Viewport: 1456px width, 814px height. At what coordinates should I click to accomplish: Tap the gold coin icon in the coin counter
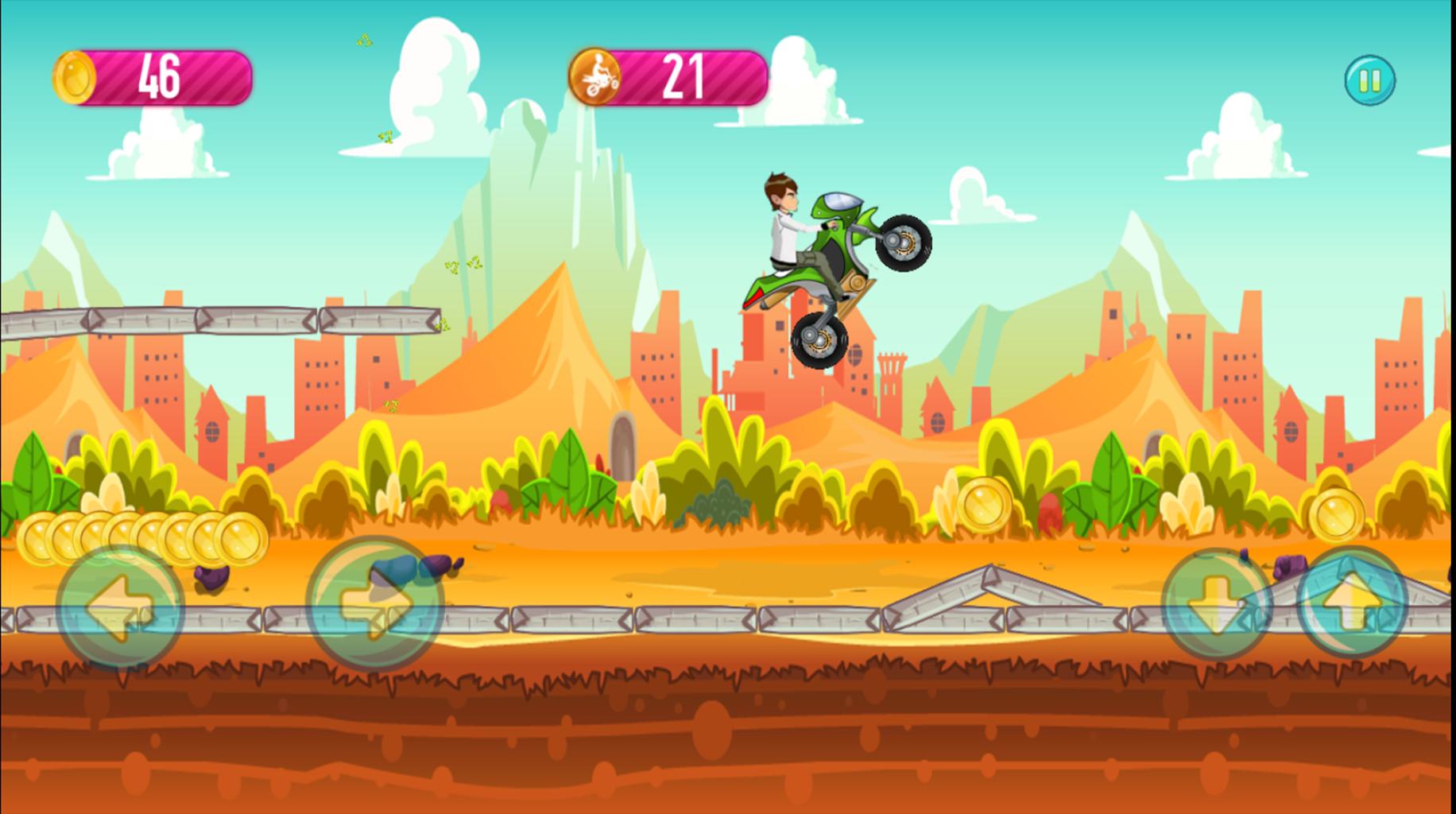click(74, 79)
